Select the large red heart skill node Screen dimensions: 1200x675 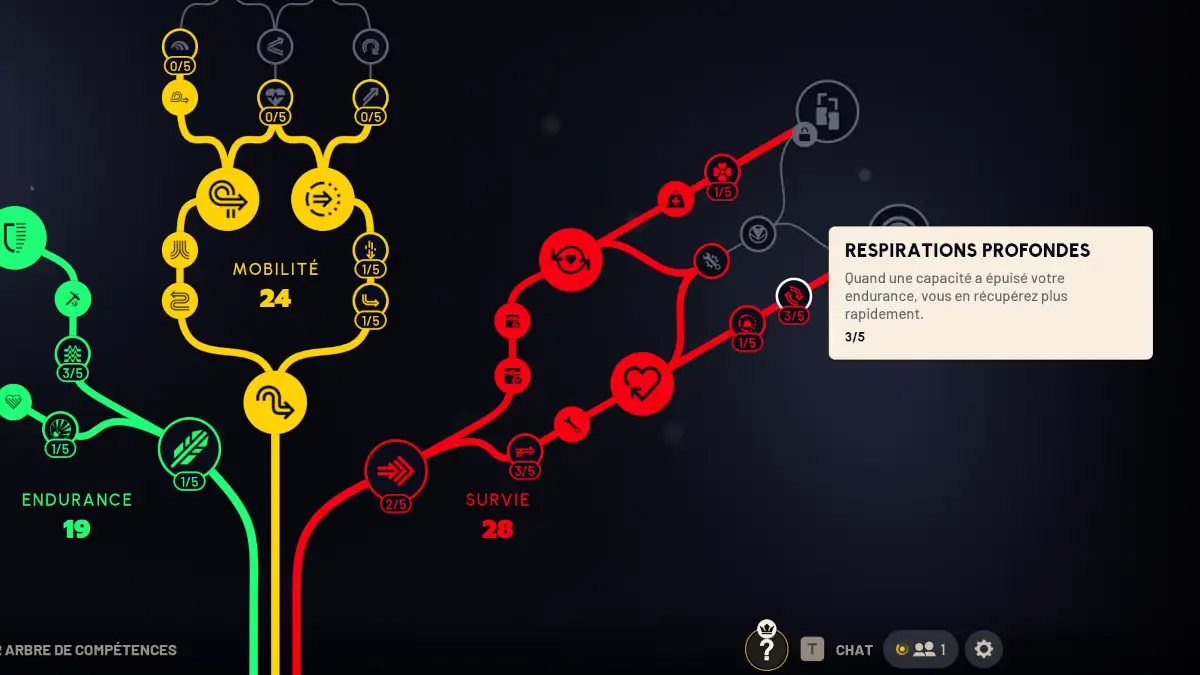642,384
